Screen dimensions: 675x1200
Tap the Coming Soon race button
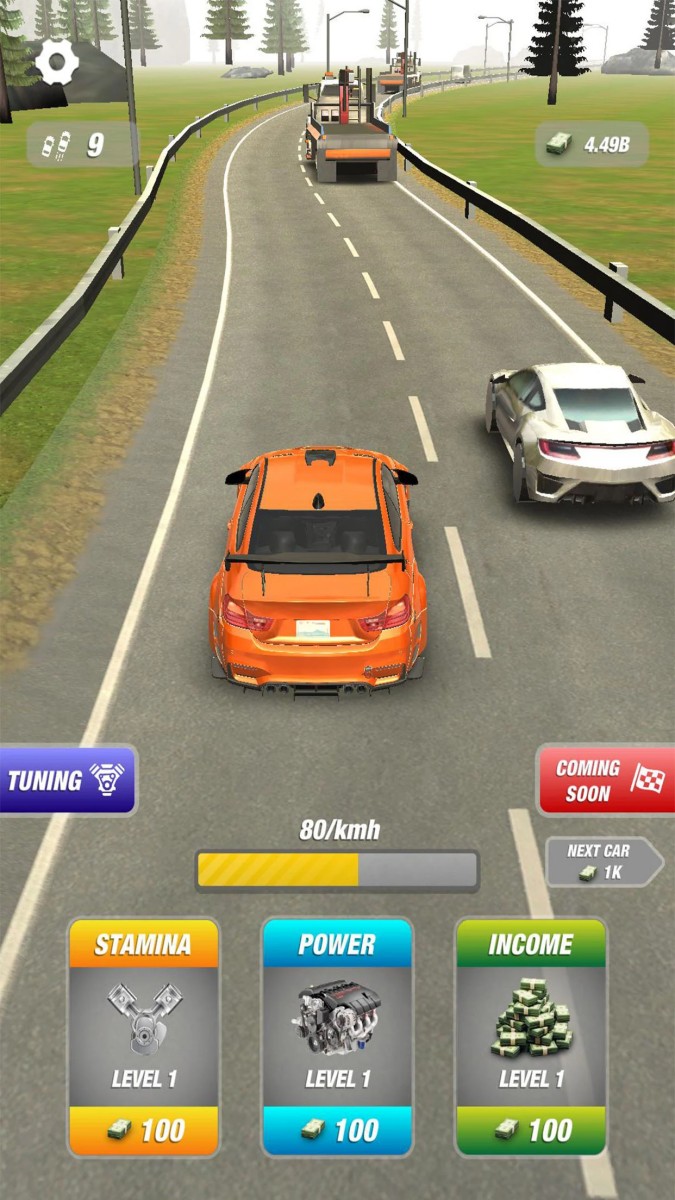605,780
